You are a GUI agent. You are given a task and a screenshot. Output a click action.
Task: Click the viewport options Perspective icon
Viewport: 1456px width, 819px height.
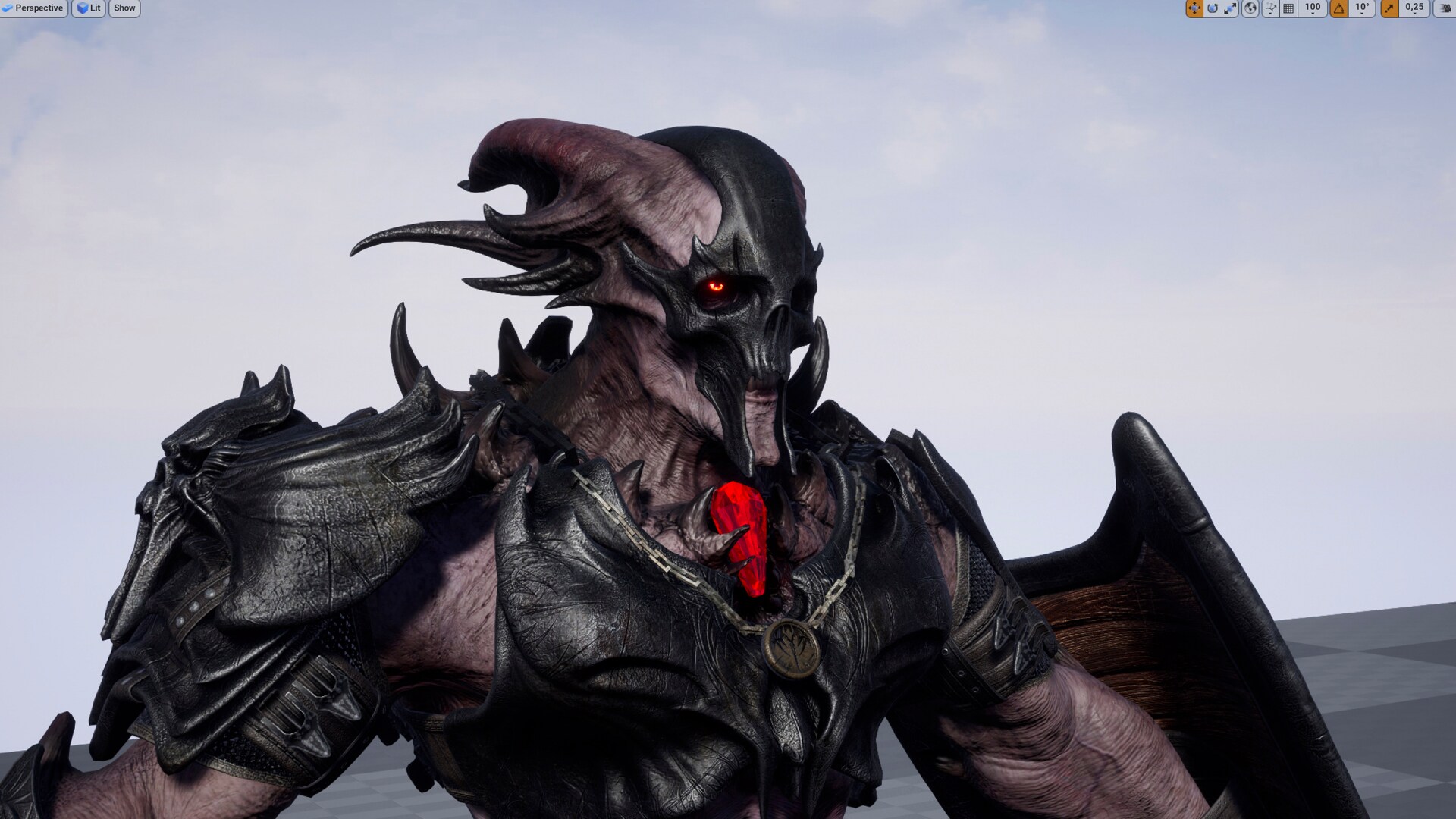click(9, 8)
